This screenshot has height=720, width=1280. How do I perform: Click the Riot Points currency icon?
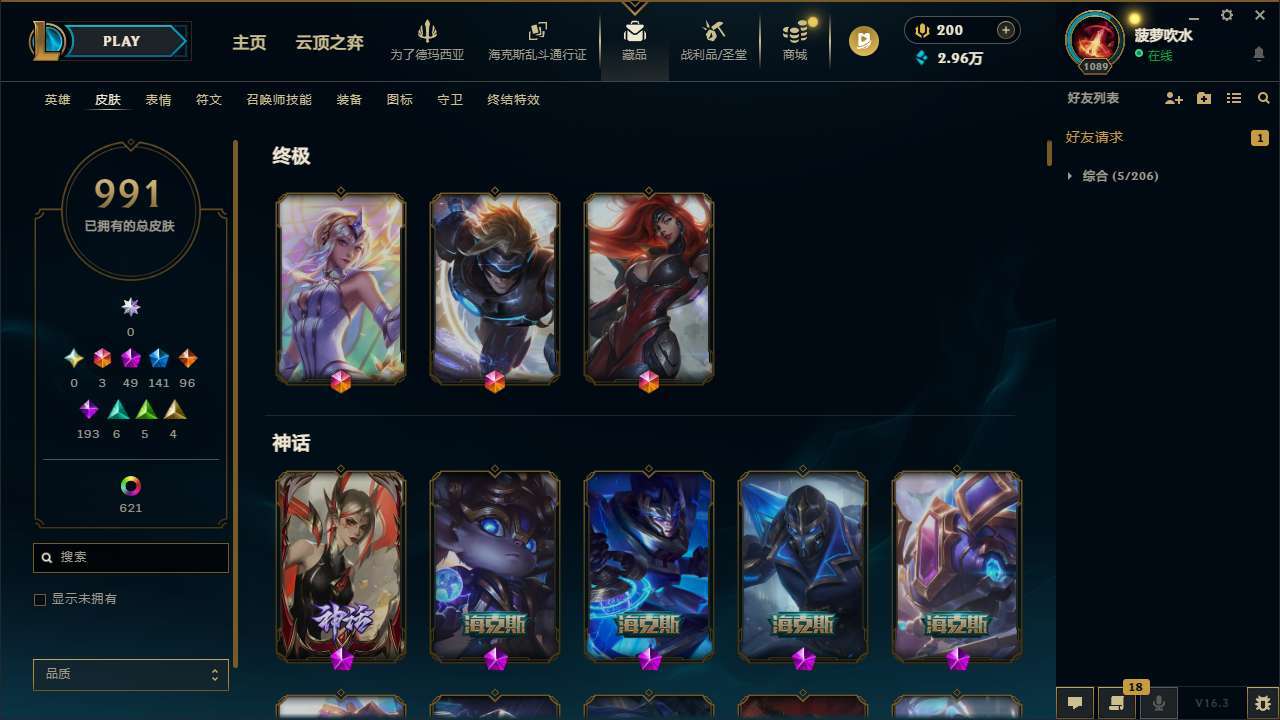(921, 29)
